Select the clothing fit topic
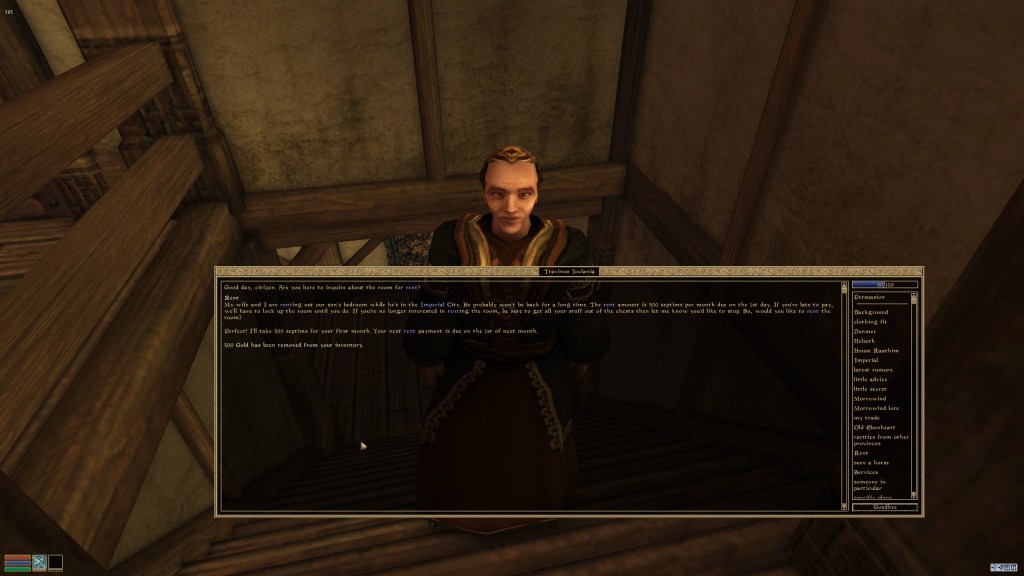Screen dimensions: 1024x576 (870, 322)
